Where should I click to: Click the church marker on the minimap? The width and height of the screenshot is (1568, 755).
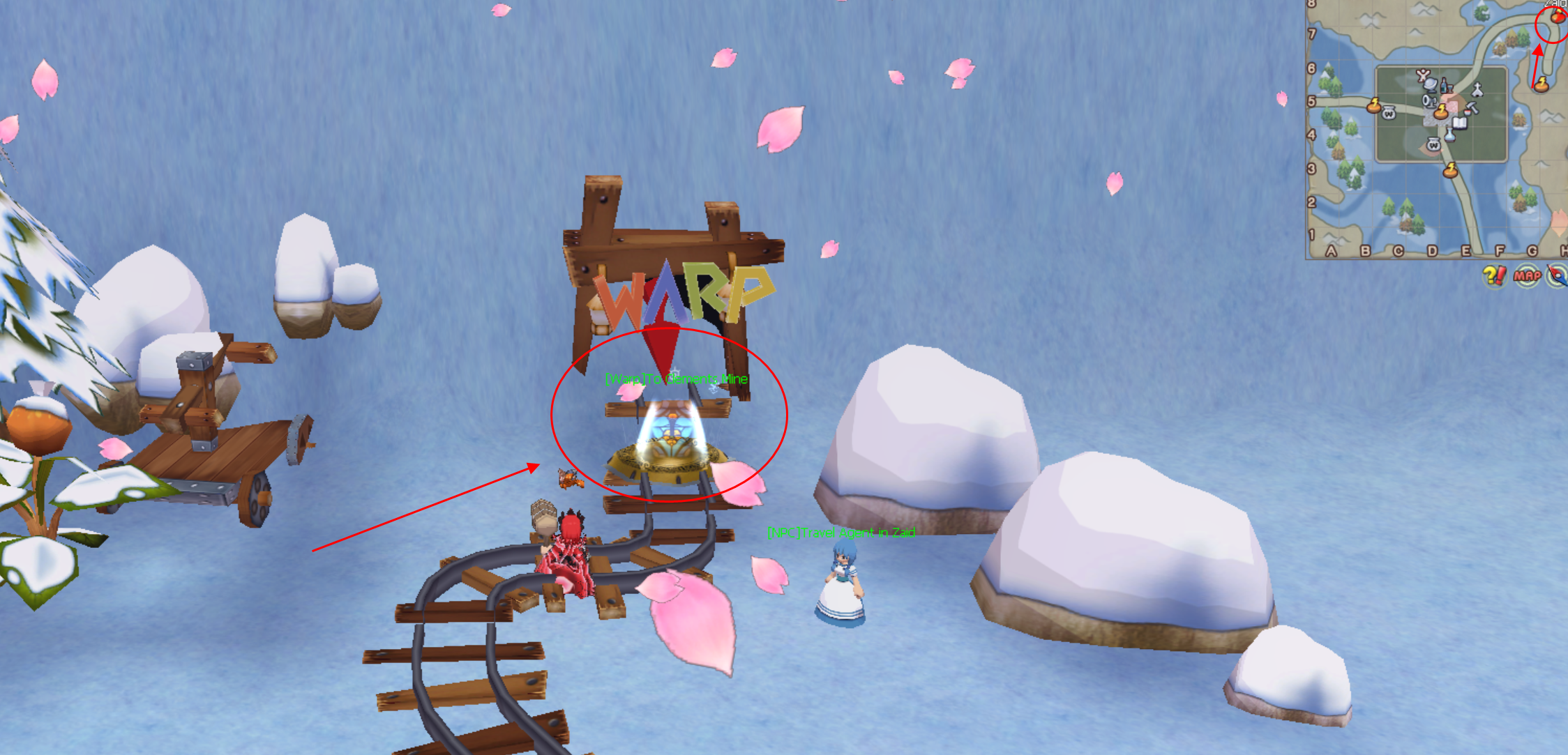coord(1477,90)
